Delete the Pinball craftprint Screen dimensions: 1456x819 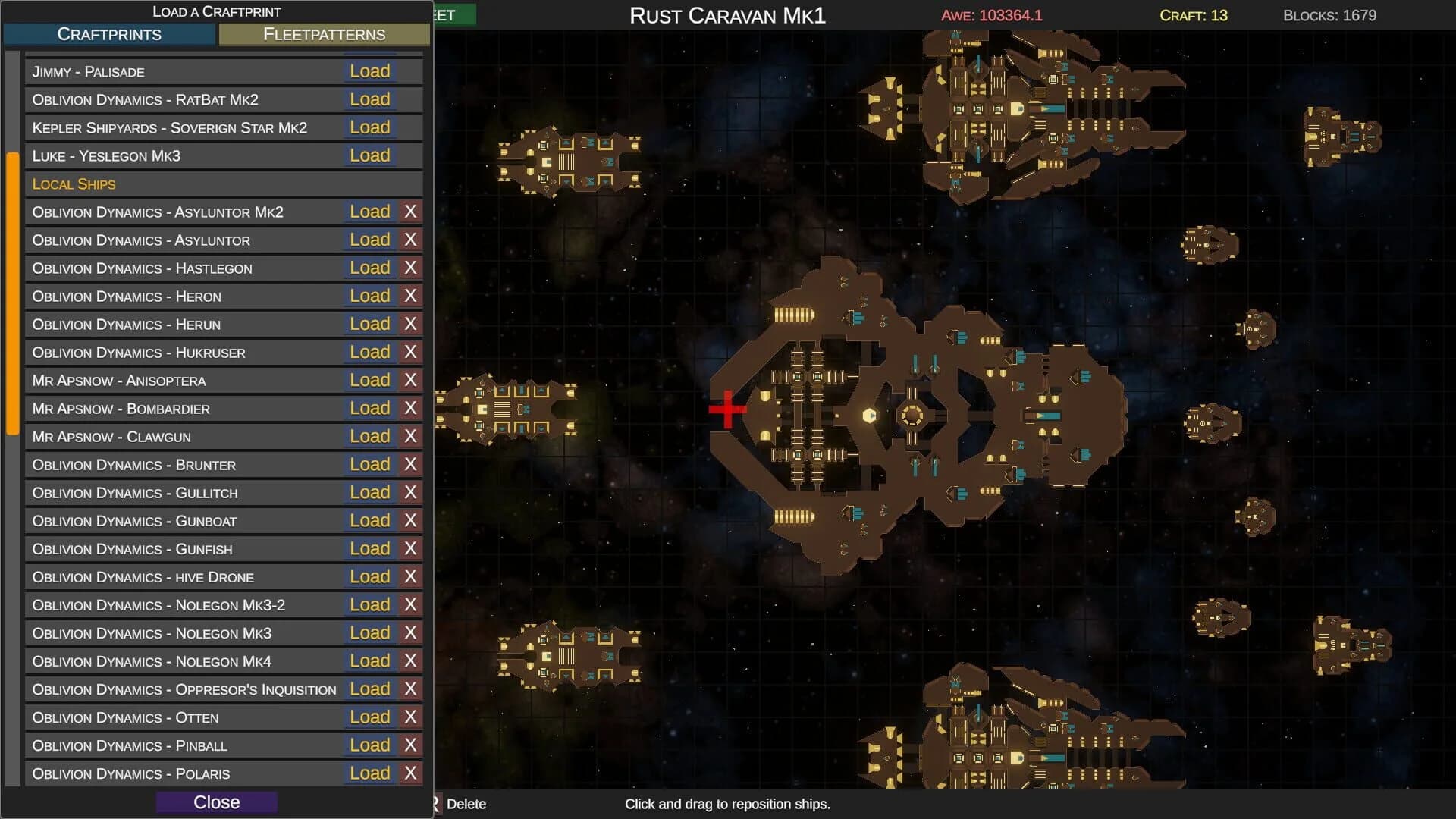tap(410, 745)
